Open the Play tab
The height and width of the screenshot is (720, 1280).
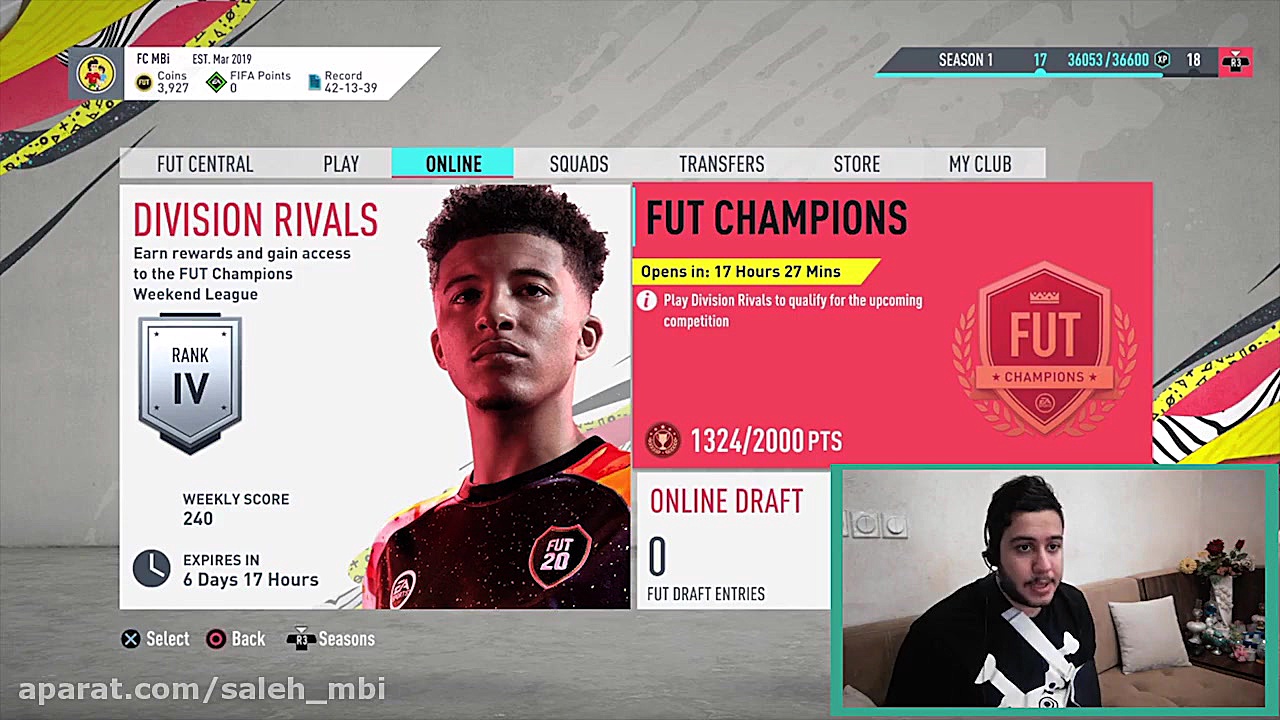click(341, 164)
